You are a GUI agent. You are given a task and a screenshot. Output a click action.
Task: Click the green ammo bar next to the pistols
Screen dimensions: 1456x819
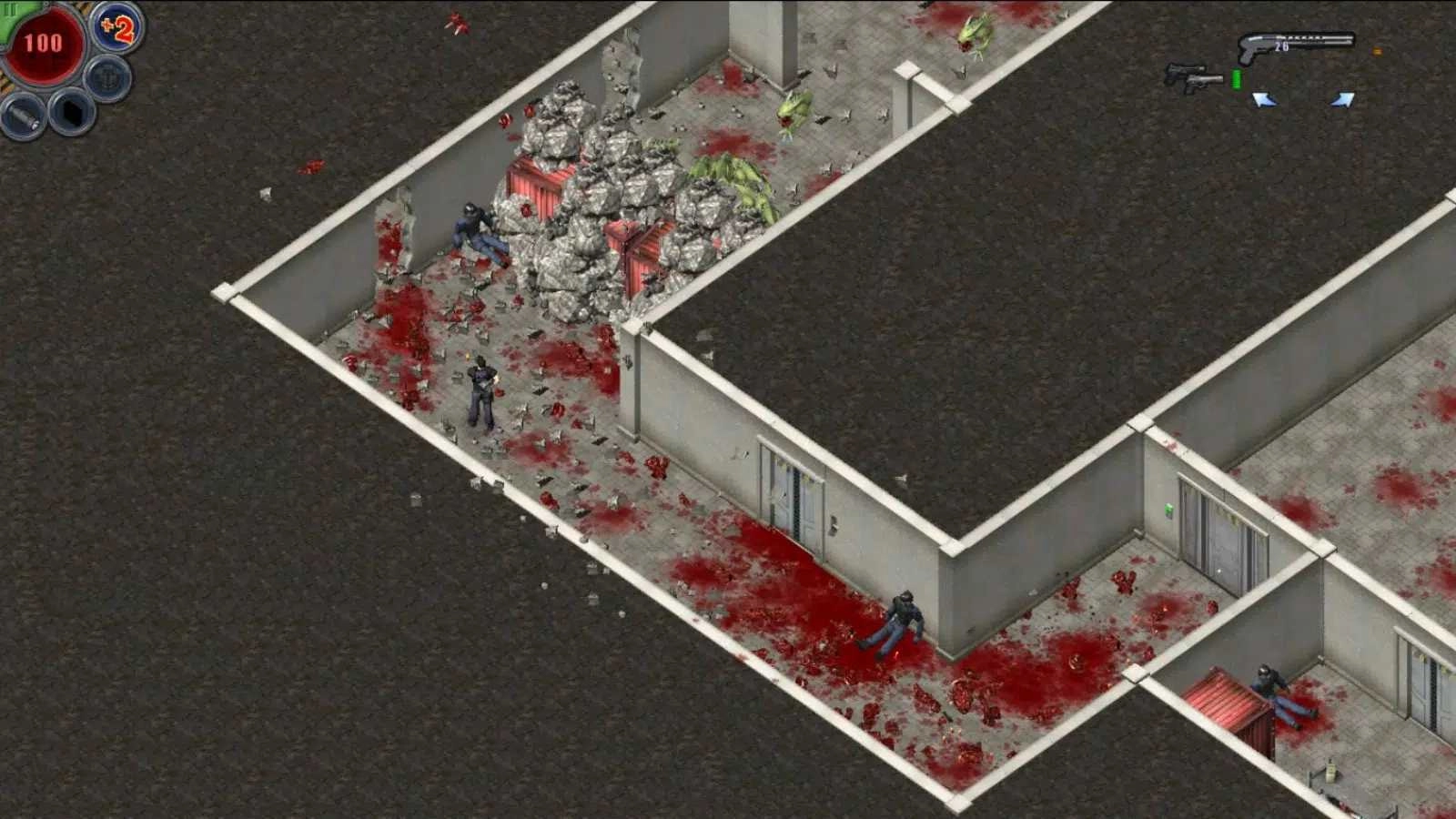click(x=1237, y=79)
